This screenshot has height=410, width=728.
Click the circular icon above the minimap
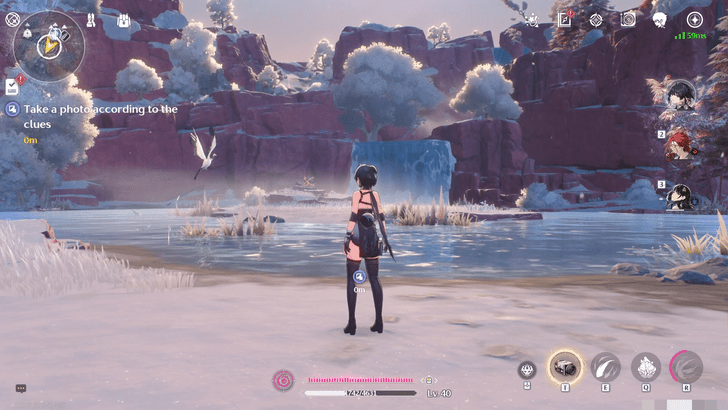(x=13, y=19)
